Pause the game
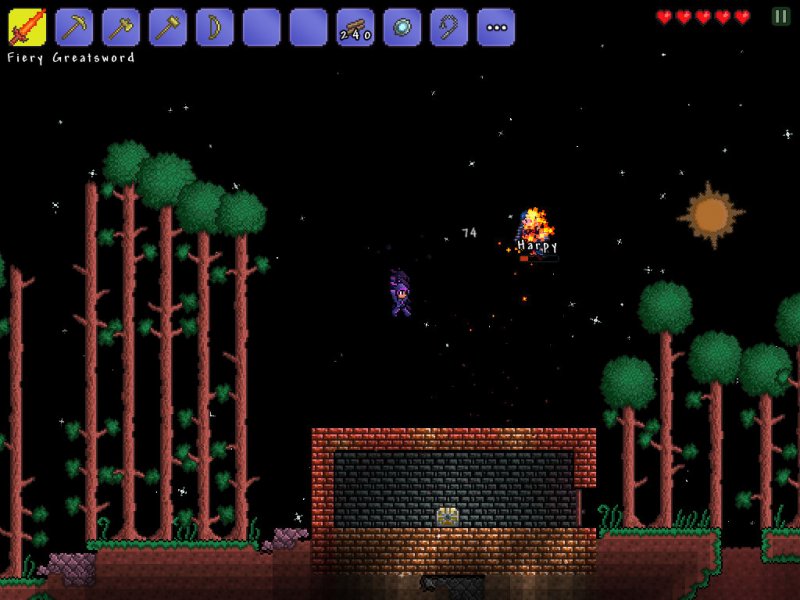Image resolution: width=800 pixels, height=600 pixels. pos(780,16)
